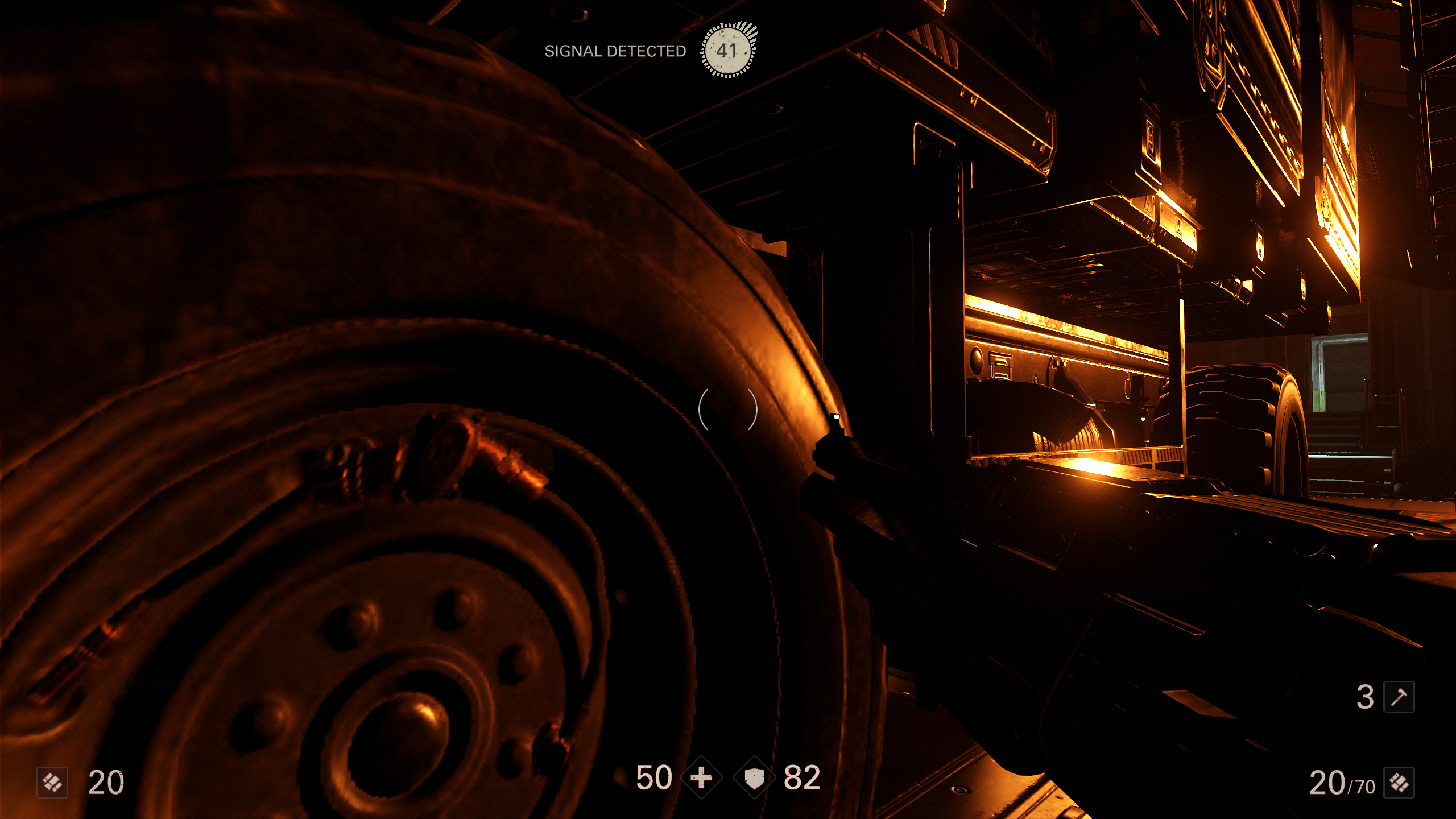Viewport: 1456px width, 819px height.
Task: Select the armor shield icon
Action: coord(754,777)
